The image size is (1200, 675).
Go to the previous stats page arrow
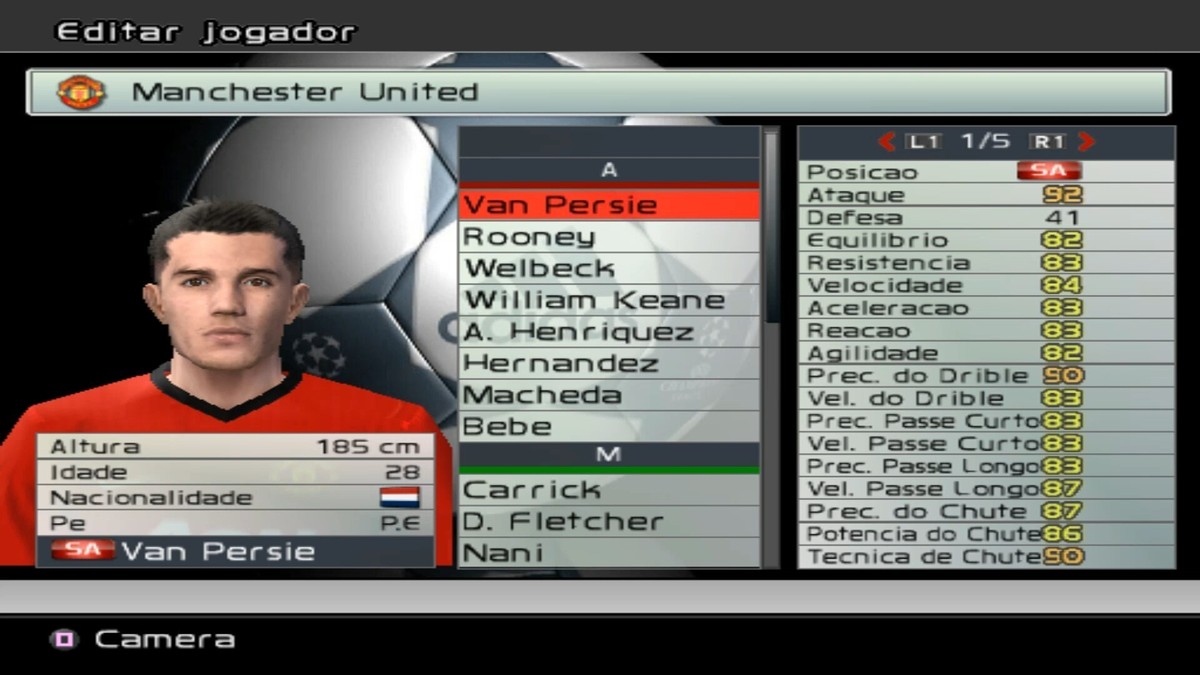886,142
